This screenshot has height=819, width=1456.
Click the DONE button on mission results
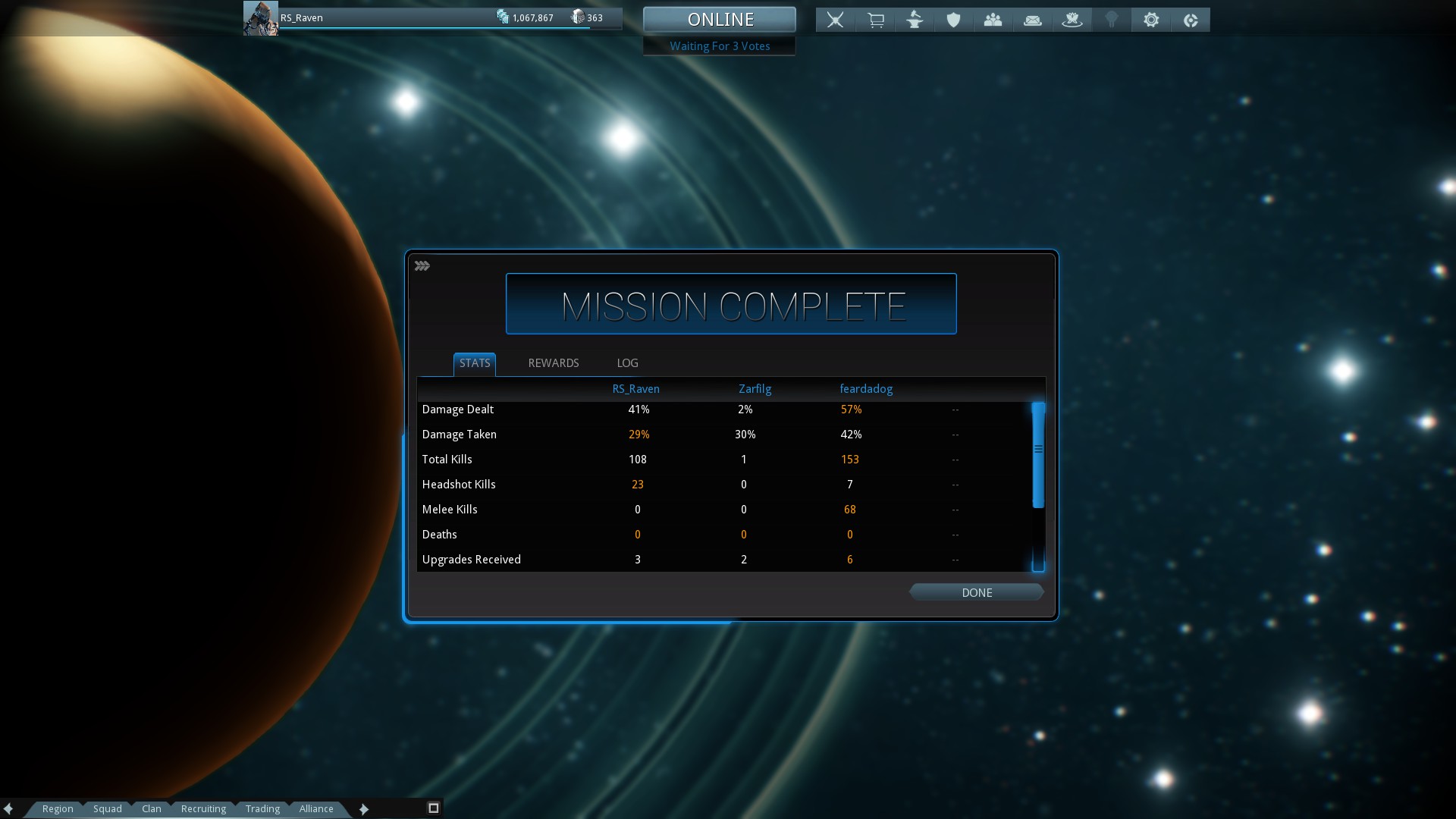[x=977, y=592]
